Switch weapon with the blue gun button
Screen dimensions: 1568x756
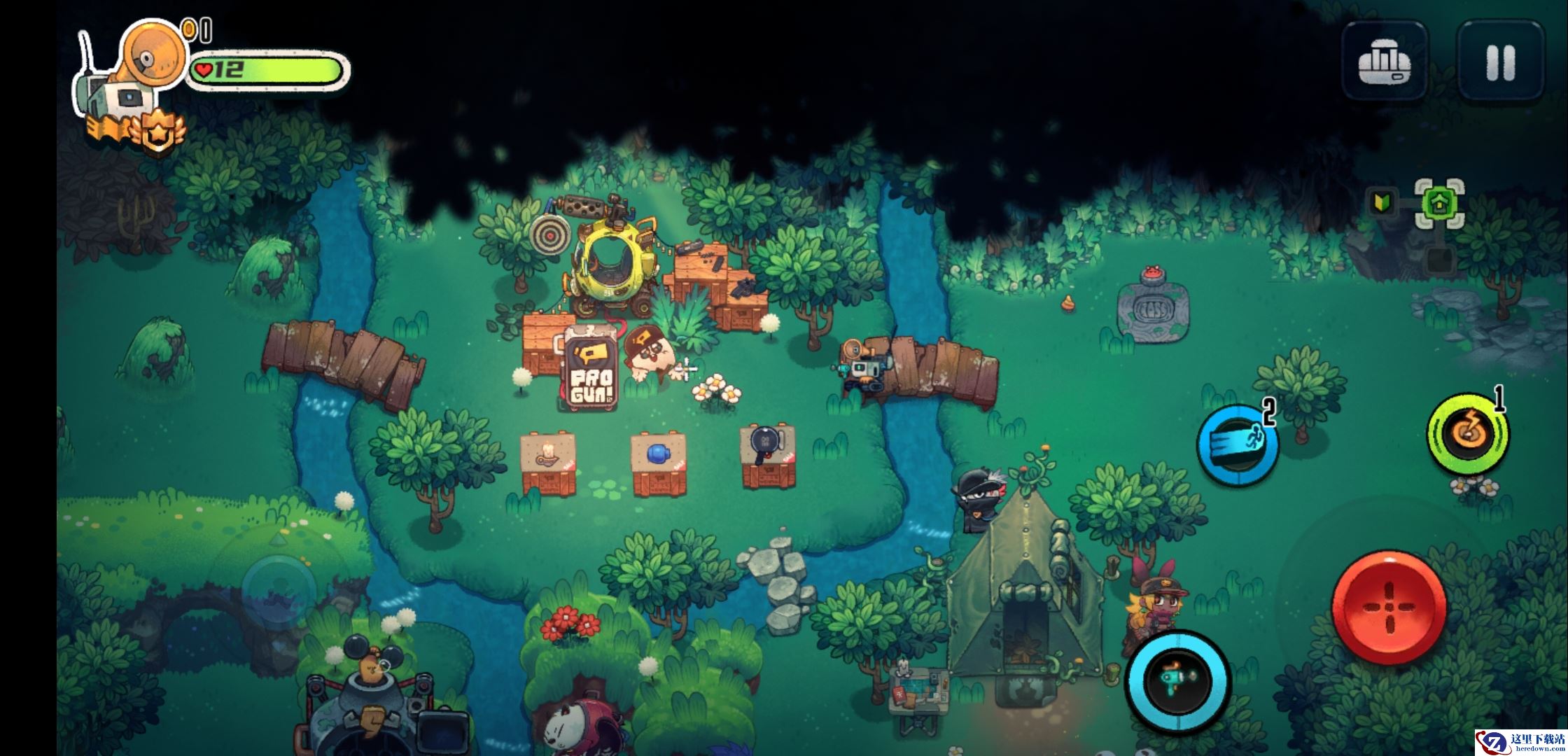pos(1177,682)
